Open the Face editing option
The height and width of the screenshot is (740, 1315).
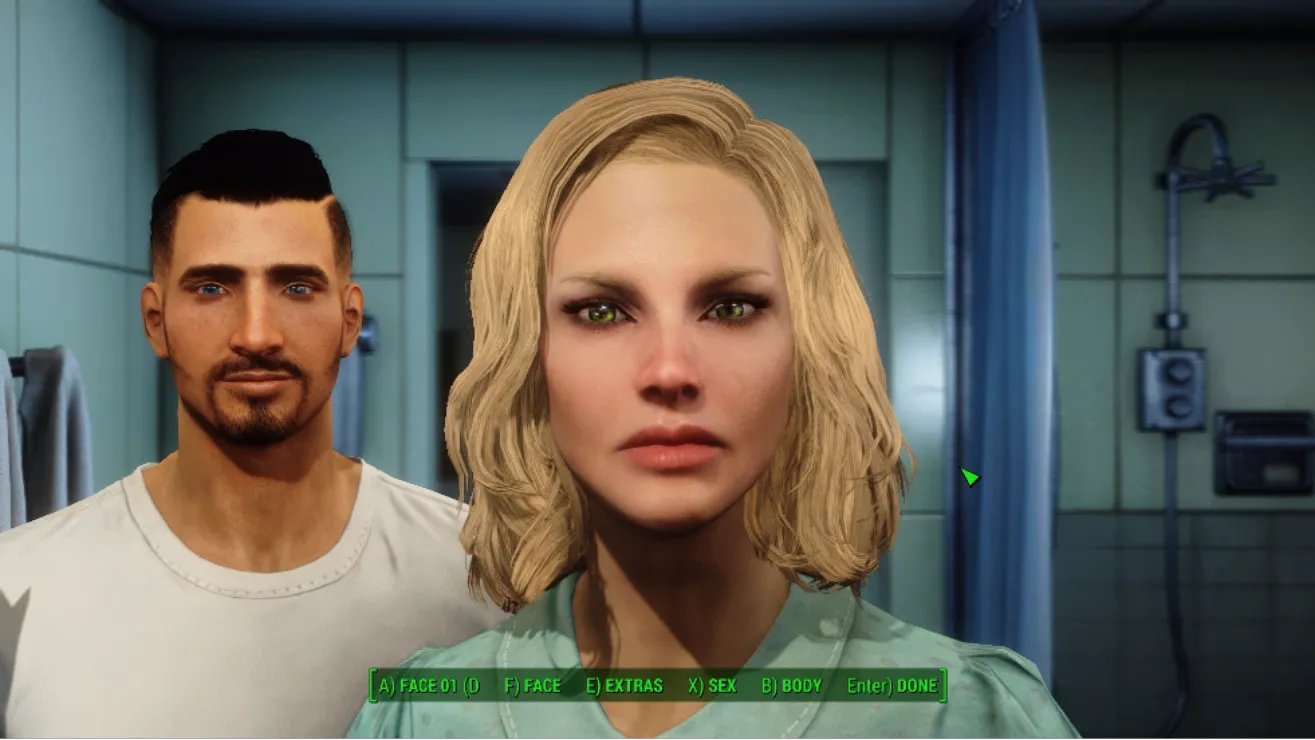pyautogui.click(x=532, y=686)
